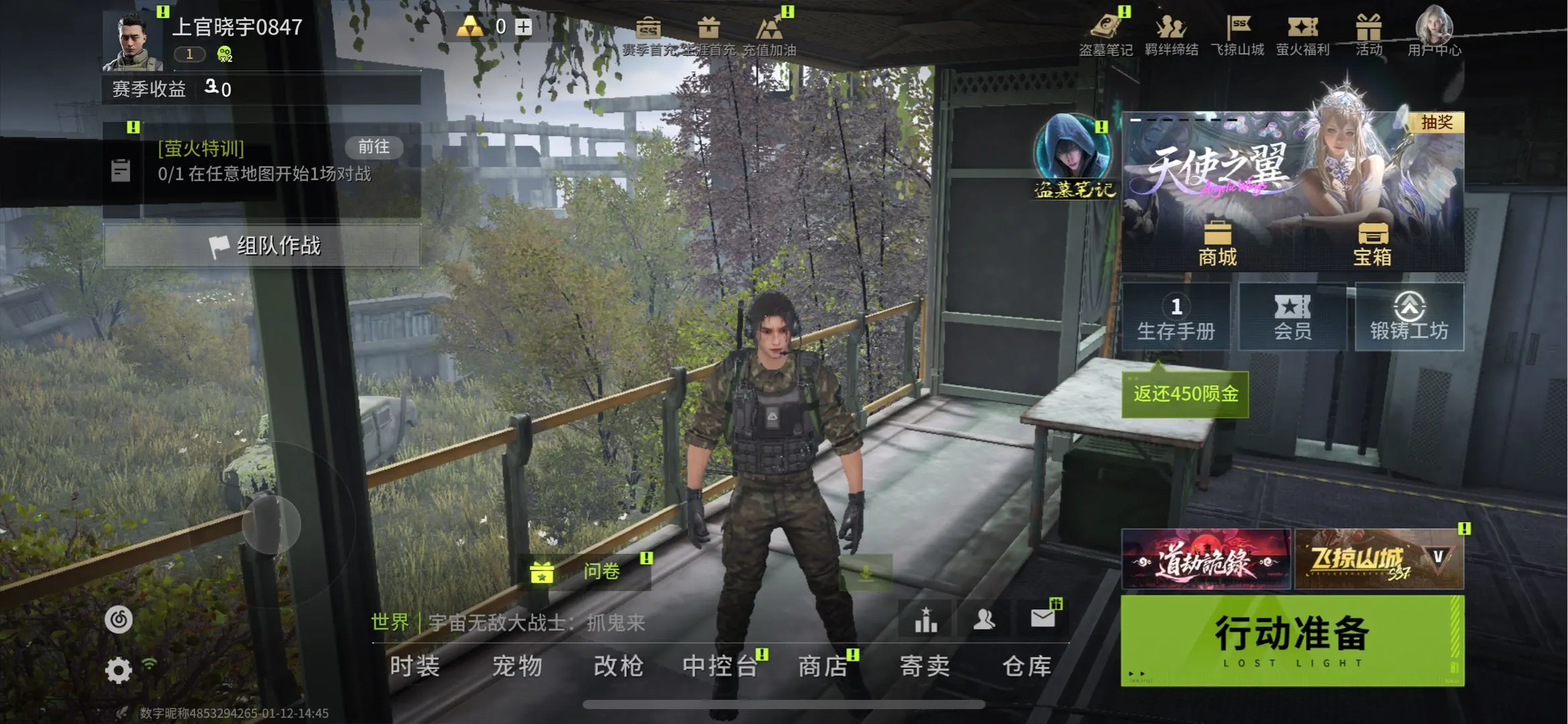The width and height of the screenshot is (1568, 724).
Task: Visit the 商店 shop tab
Action: point(823,666)
